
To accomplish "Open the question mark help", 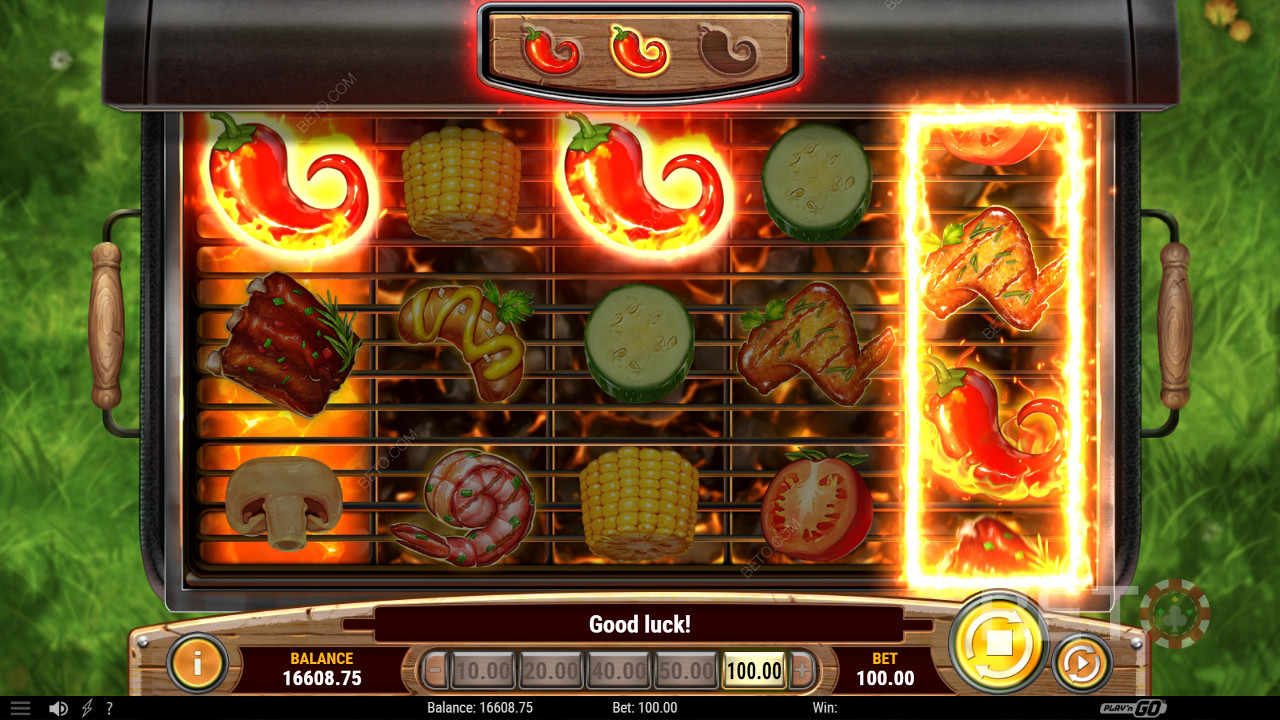I will point(109,708).
